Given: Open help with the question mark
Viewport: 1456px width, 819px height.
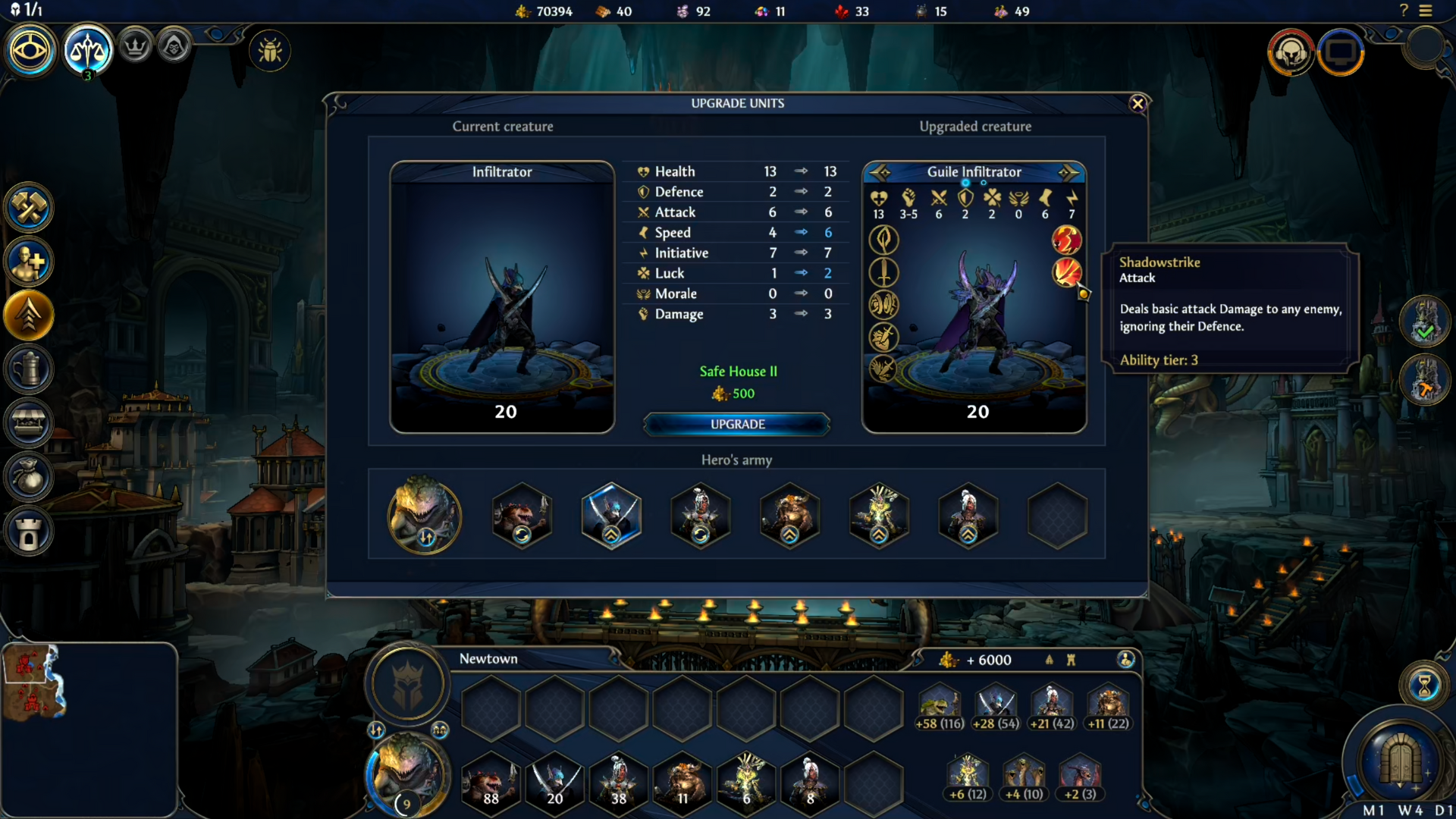Looking at the screenshot, I should click(x=1404, y=11).
